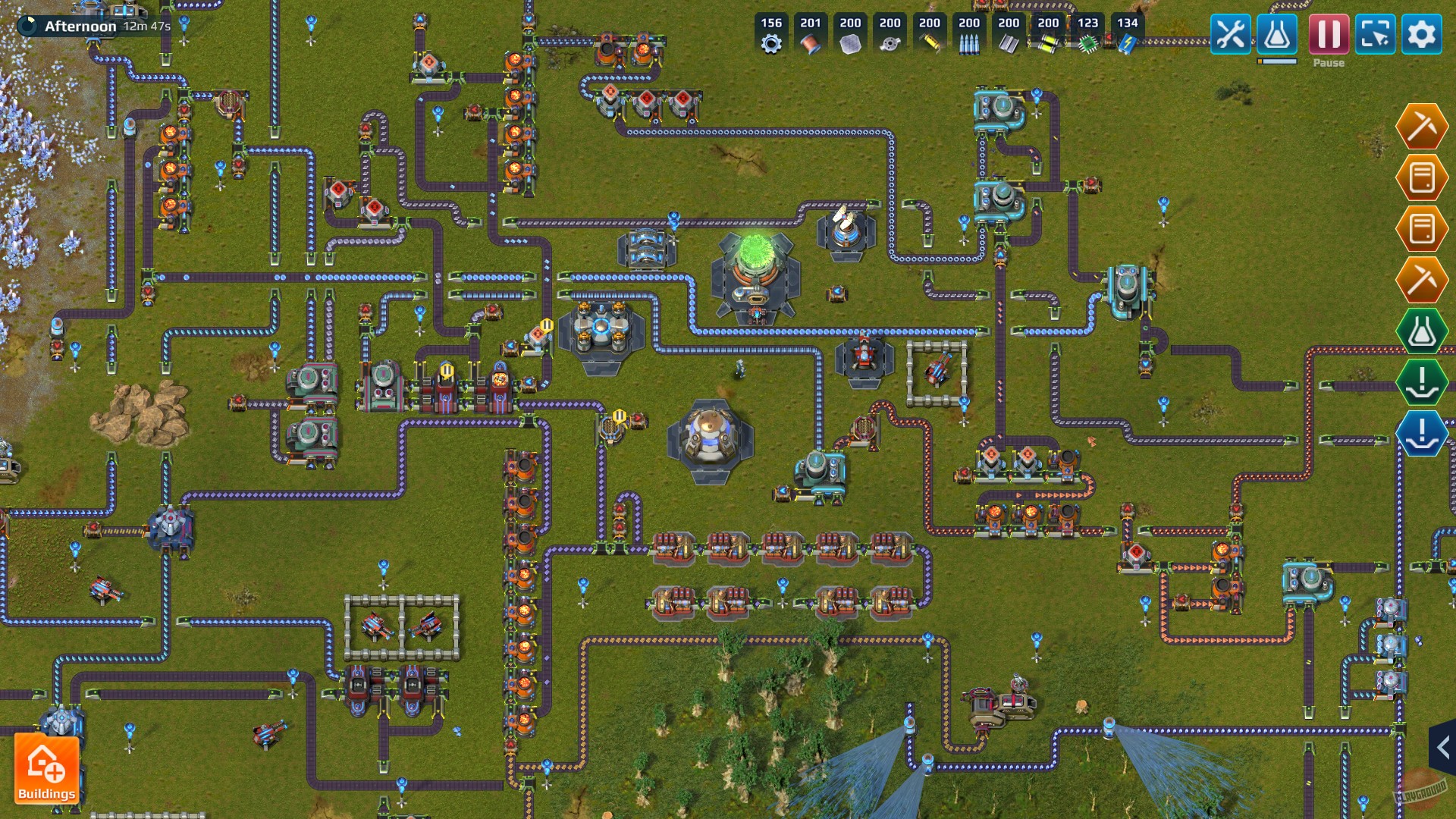Pause the game with the Pause button
The width and height of the screenshot is (1456, 819).
(1328, 33)
